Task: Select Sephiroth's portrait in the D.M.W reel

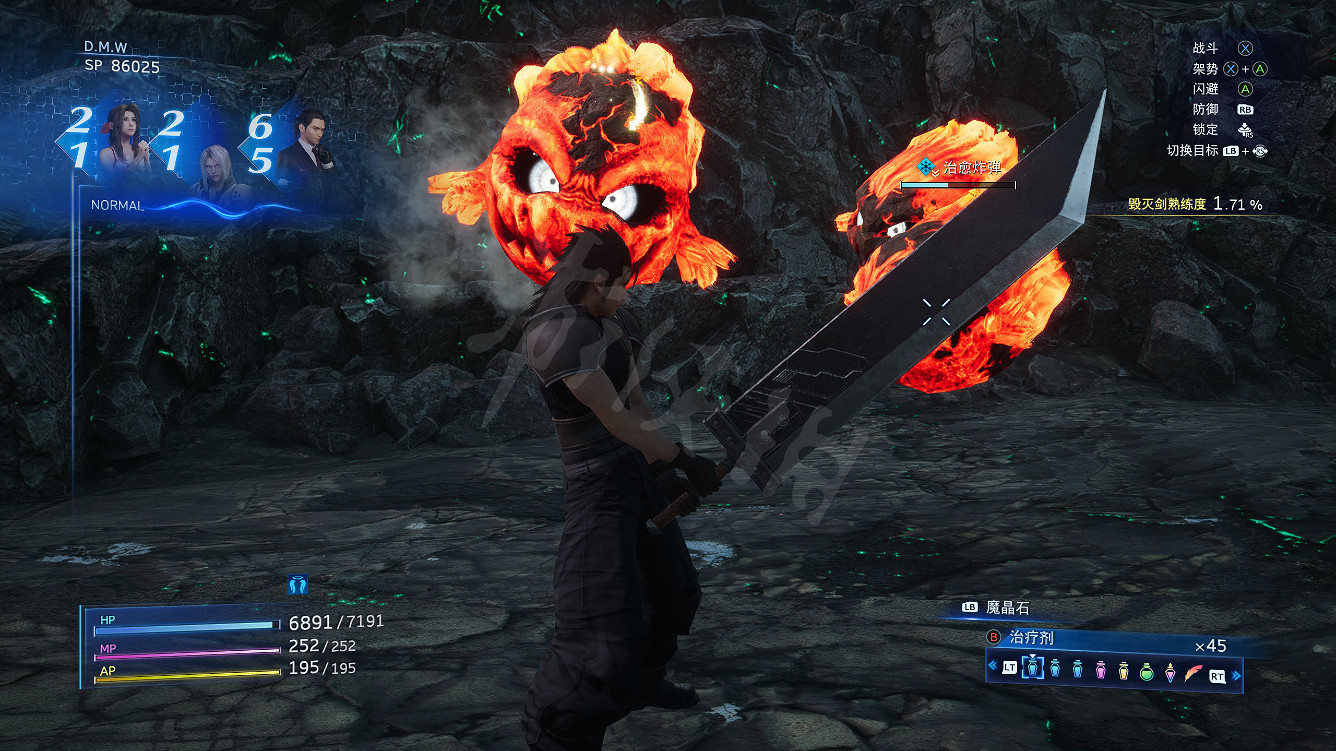Action: tap(214, 168)
